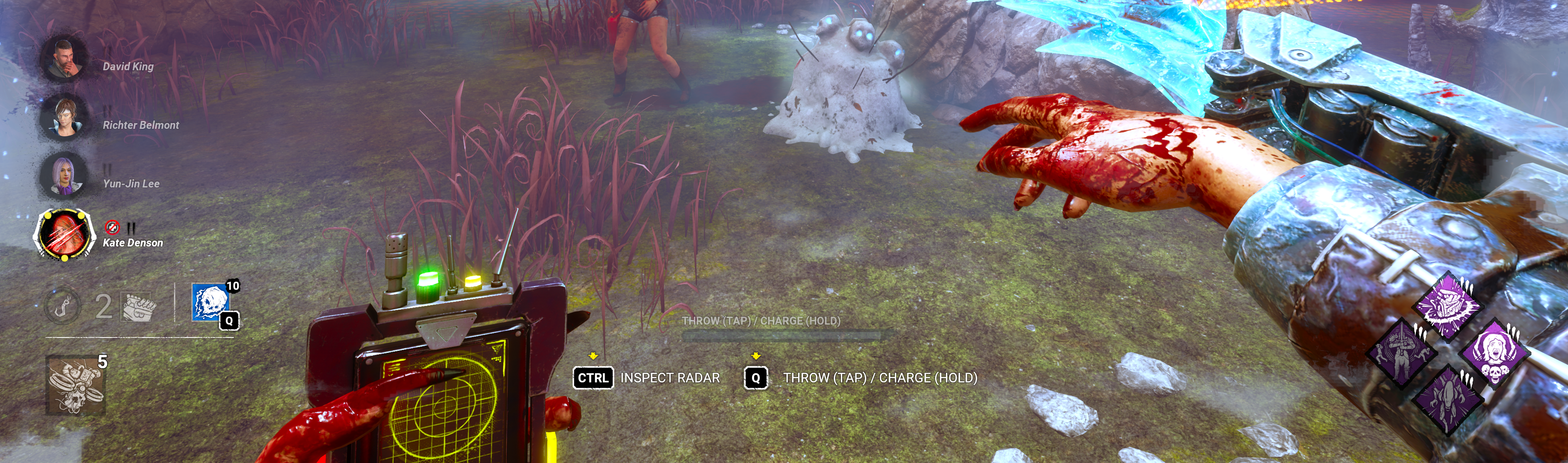1568x463 pixels.
Task: Open the brown drone and skull add-on icon
Action: [76, 385]
